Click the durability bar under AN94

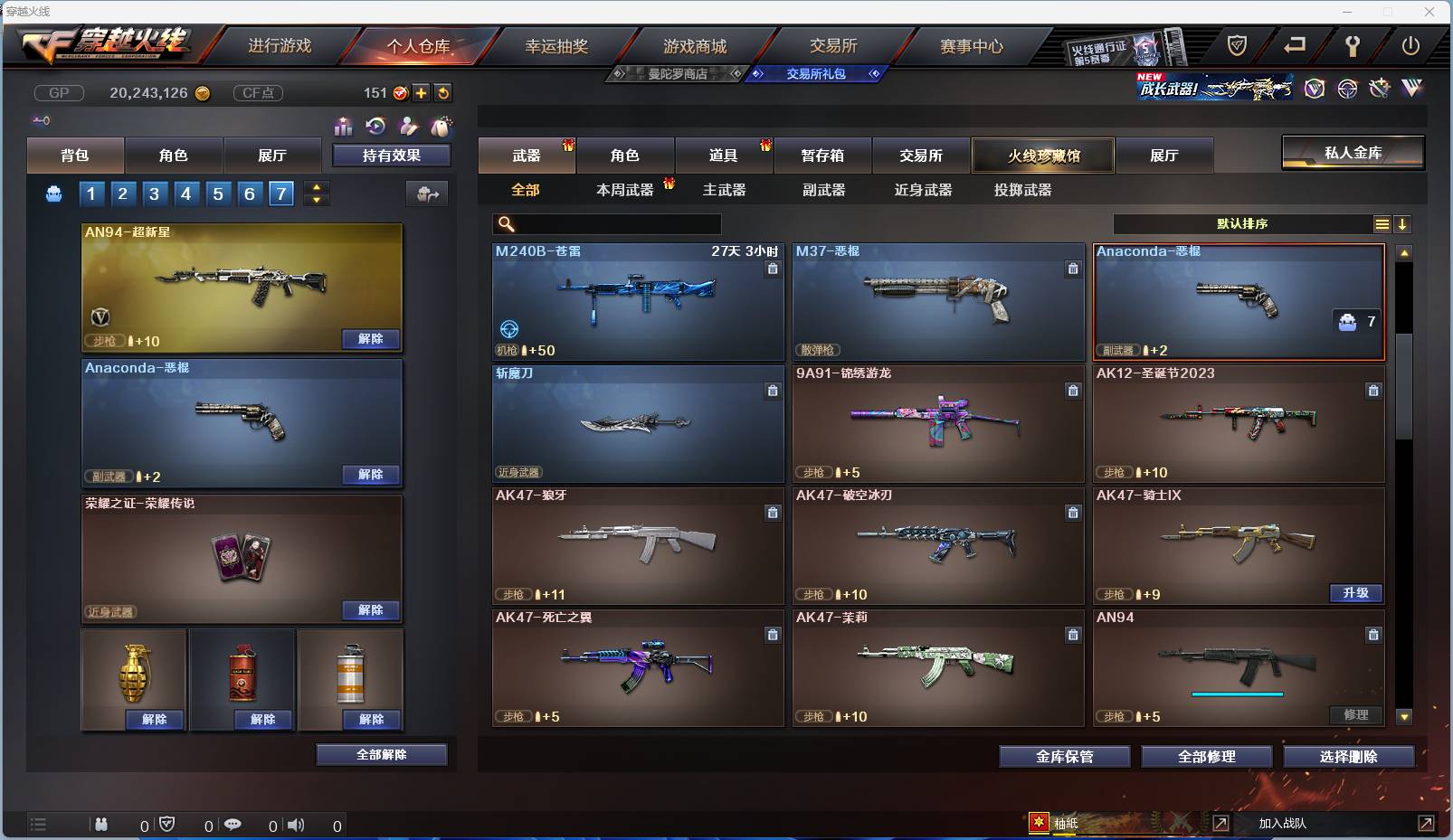[1238, 694]
